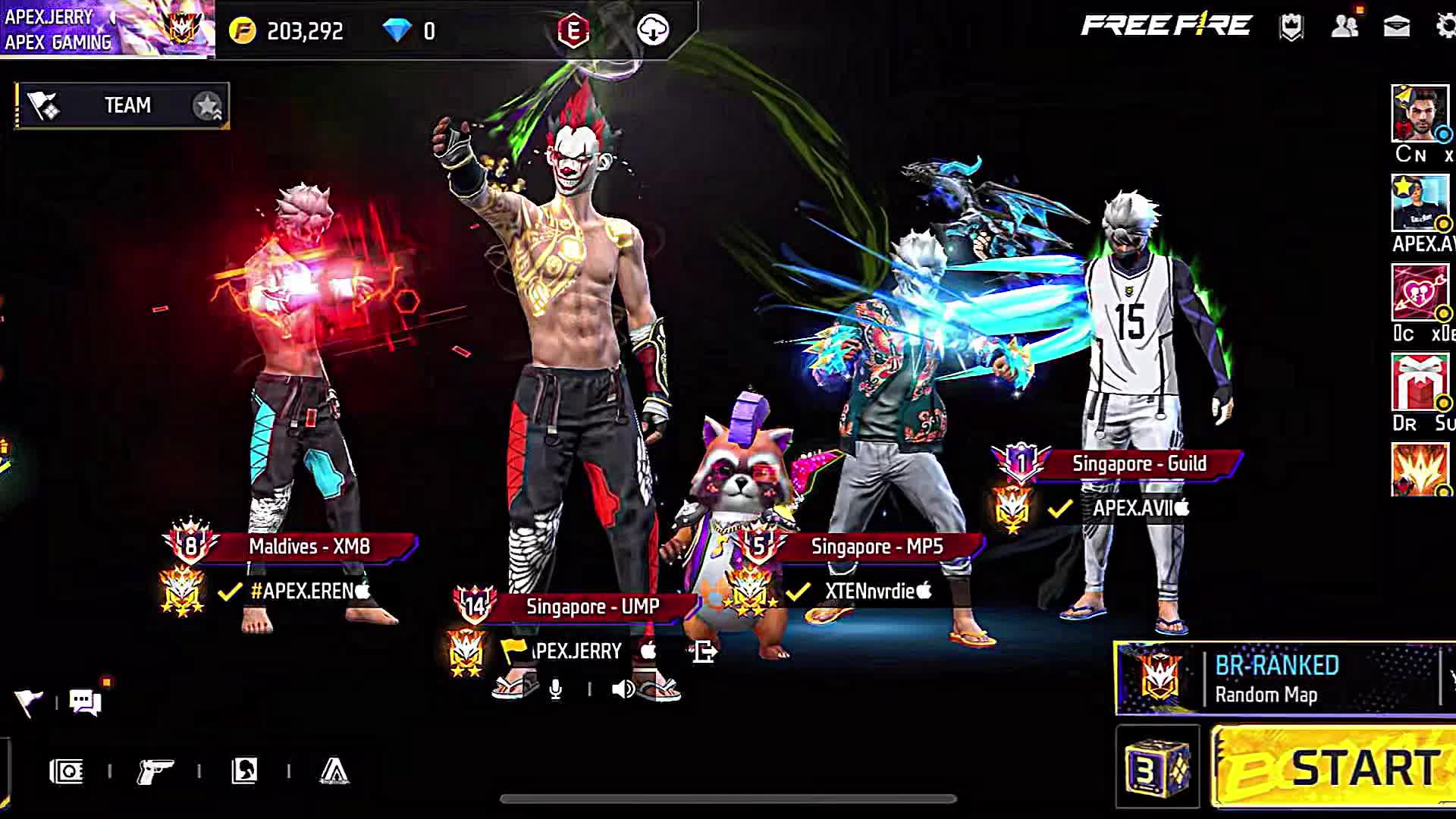1456x819 pixels.
Task: Open the diamond top-up
Action: pyautogui.click(x=409, y=31)
